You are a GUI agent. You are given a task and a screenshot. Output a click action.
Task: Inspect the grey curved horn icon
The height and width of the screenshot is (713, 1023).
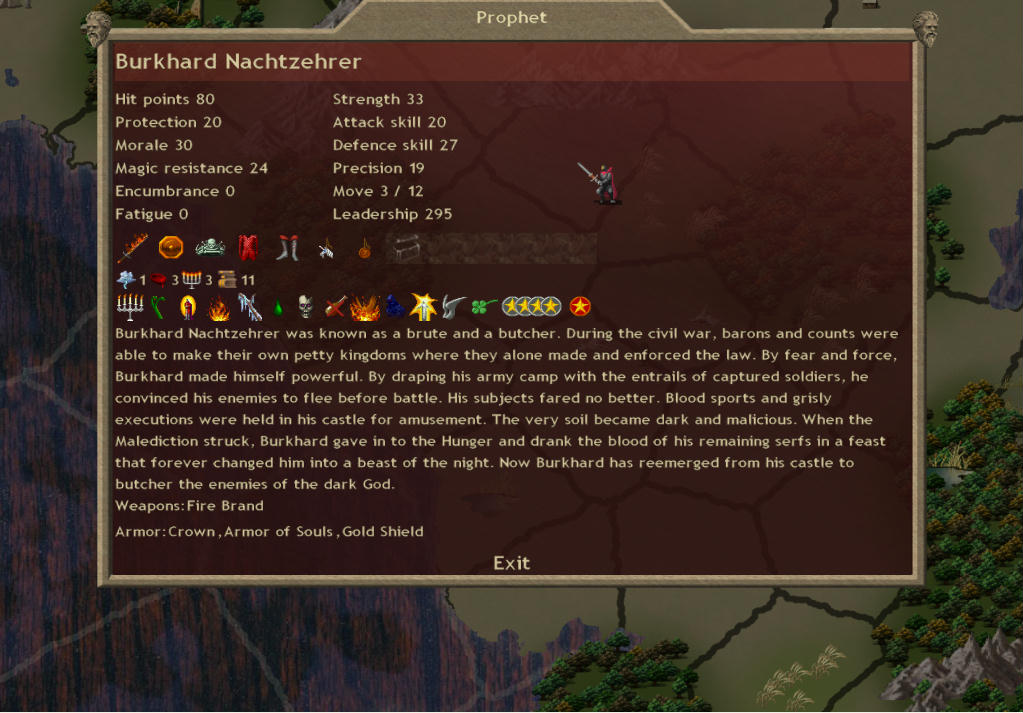pyautogui.click(x=455, y=307)
